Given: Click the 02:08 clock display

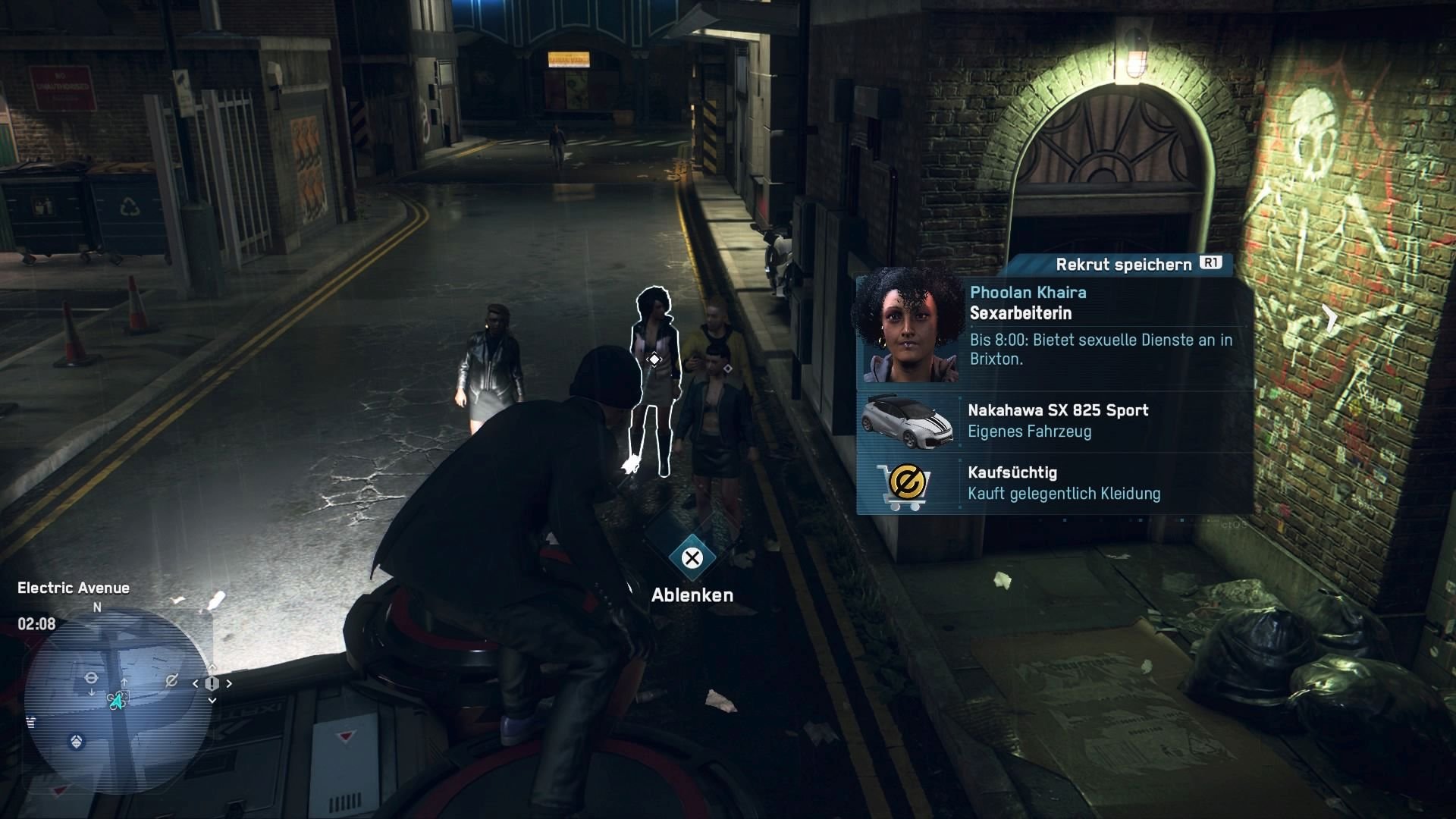Looking at the screenshot, I should [x=36, y=623].
